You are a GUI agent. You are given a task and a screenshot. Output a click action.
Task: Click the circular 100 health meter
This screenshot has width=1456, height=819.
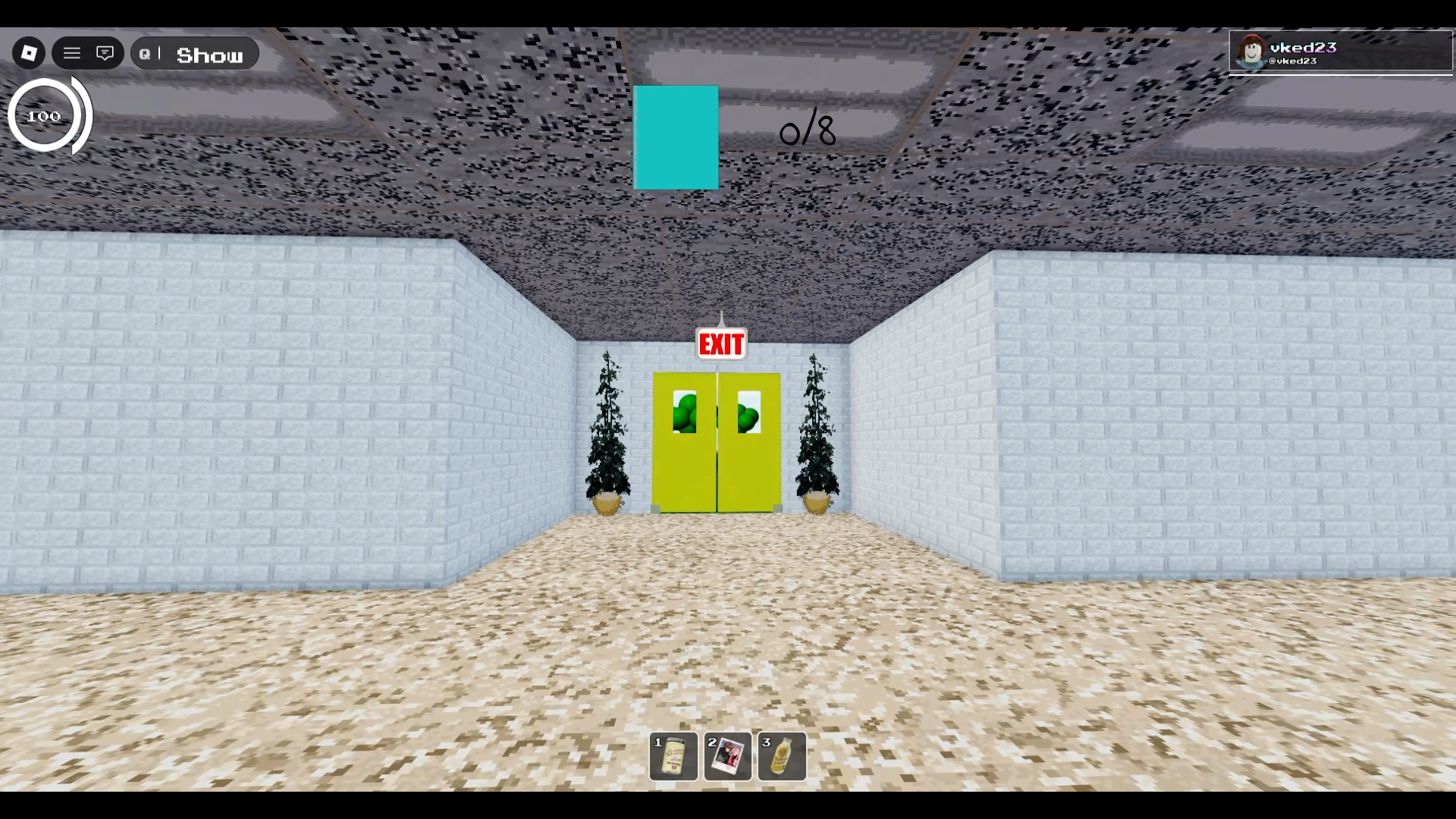tap(43, 115)
